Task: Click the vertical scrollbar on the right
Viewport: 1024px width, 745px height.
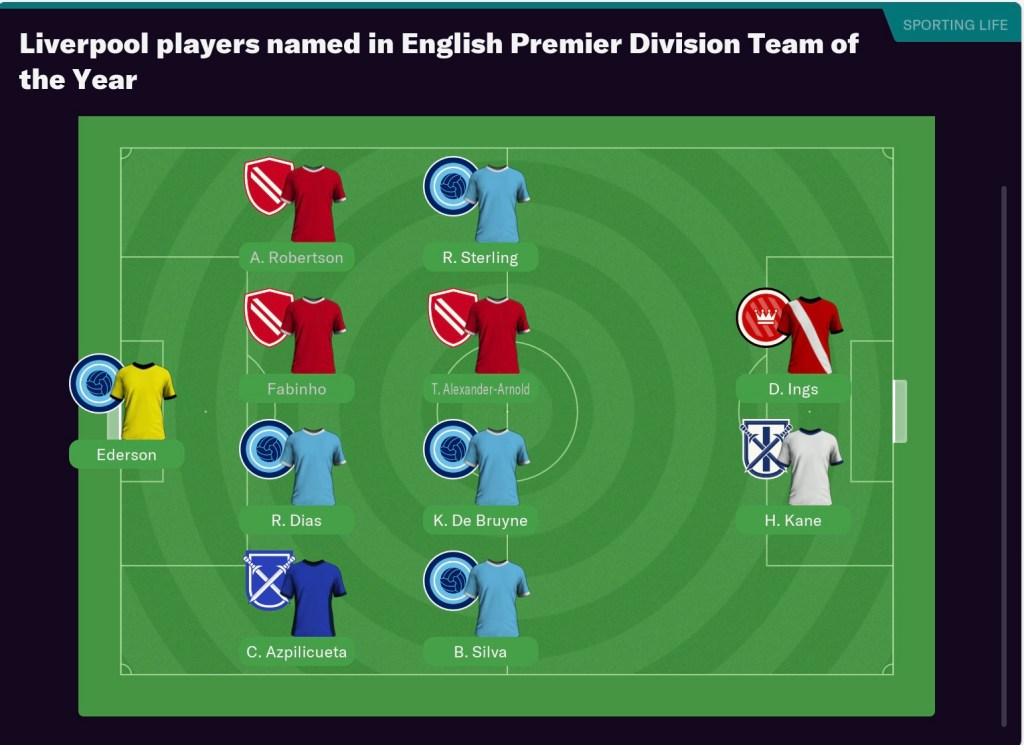Action: click(1004, 450)
